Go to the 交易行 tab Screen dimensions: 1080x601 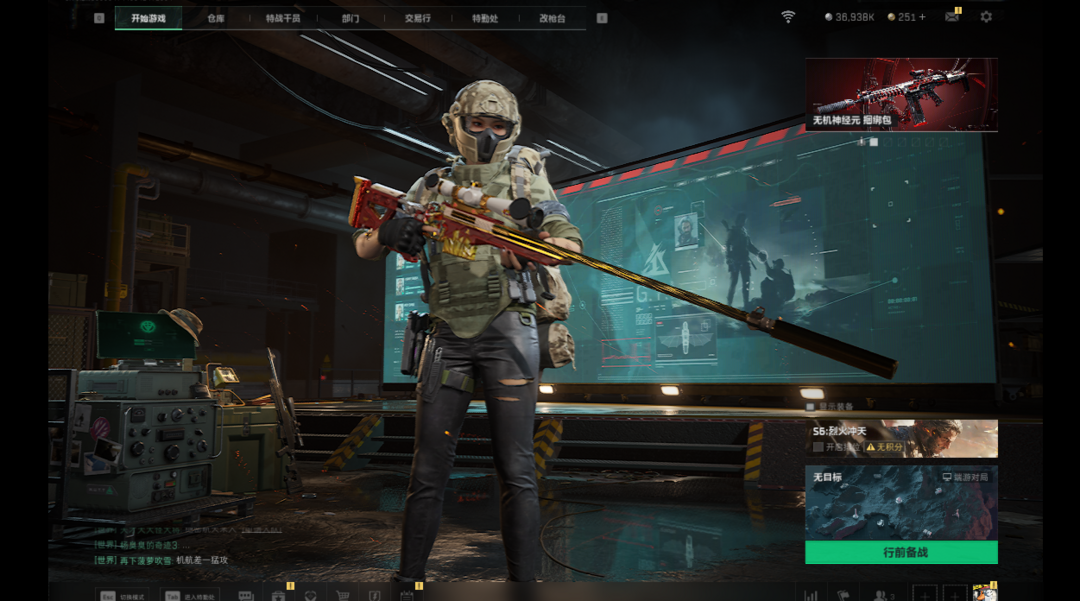[417, 18]
